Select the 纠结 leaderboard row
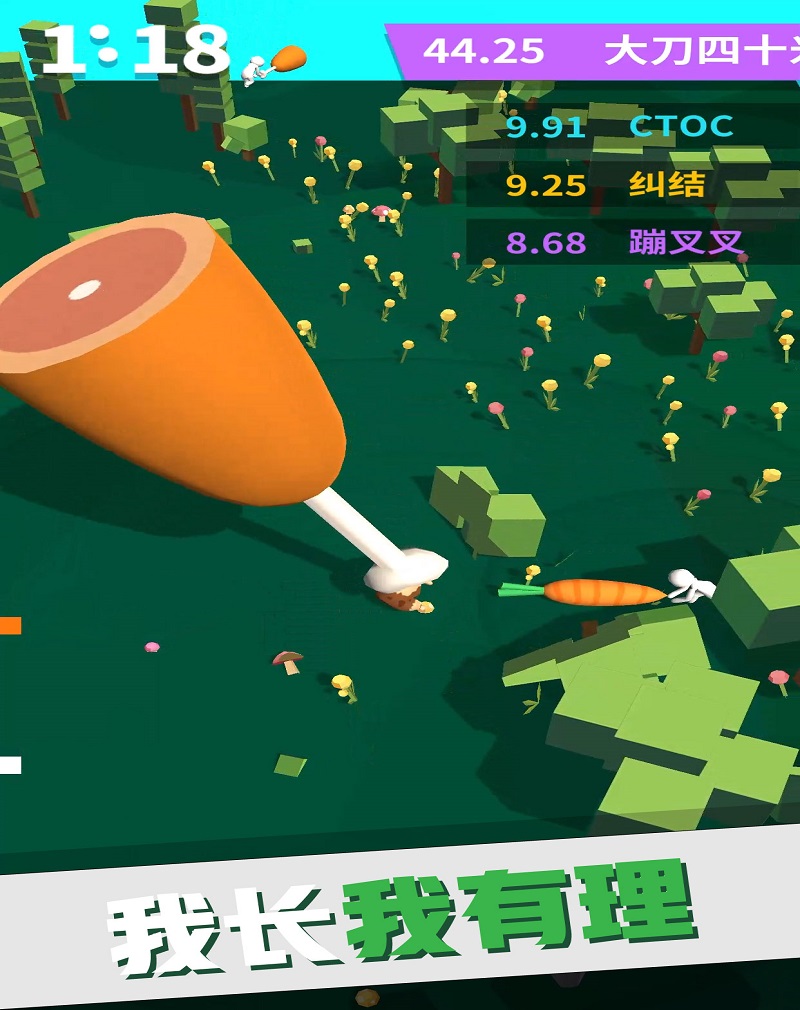The height and width of the screenshot is (1010, 800). 630,185
